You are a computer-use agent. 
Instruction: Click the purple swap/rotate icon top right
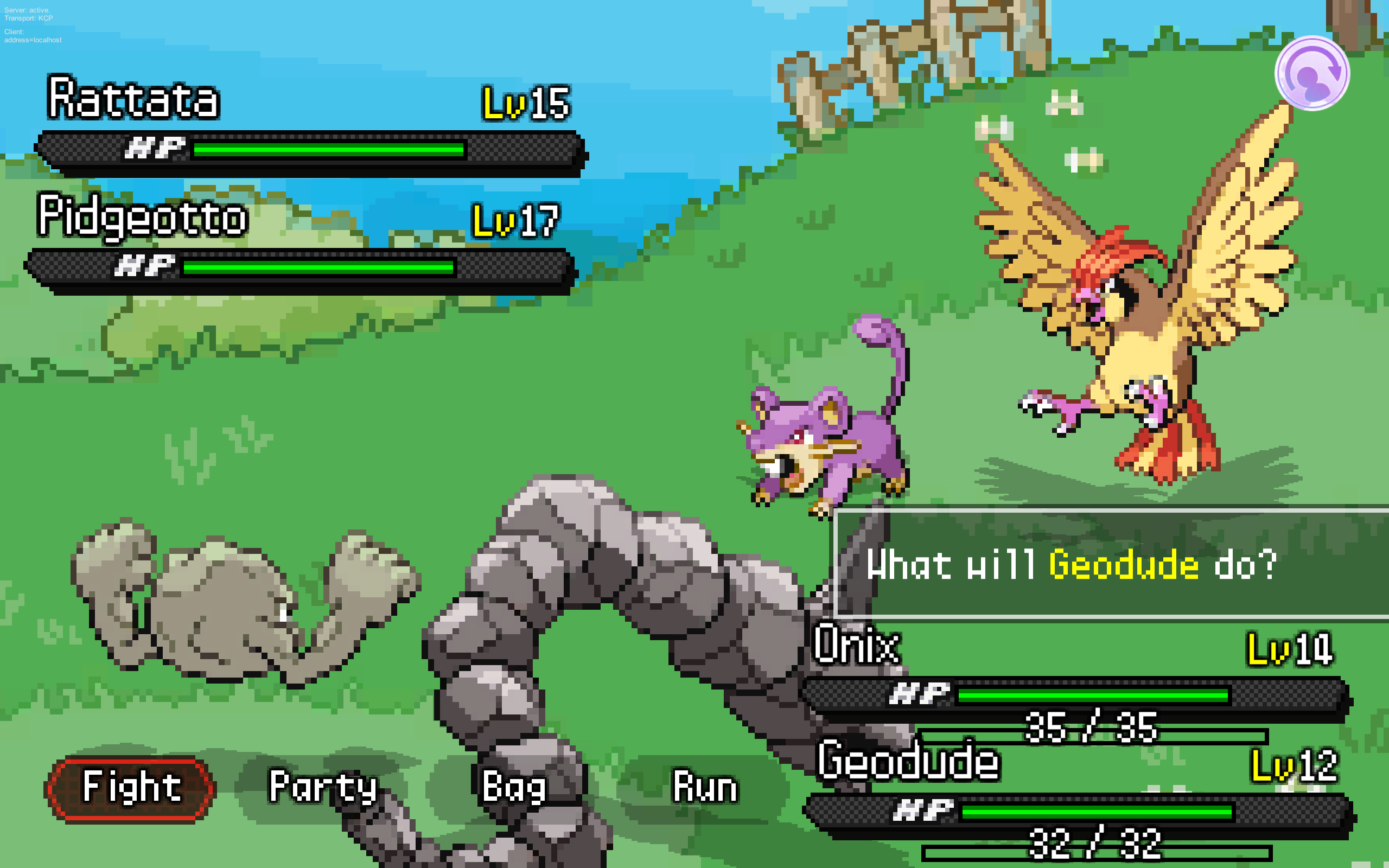(x=1310, y=72)
